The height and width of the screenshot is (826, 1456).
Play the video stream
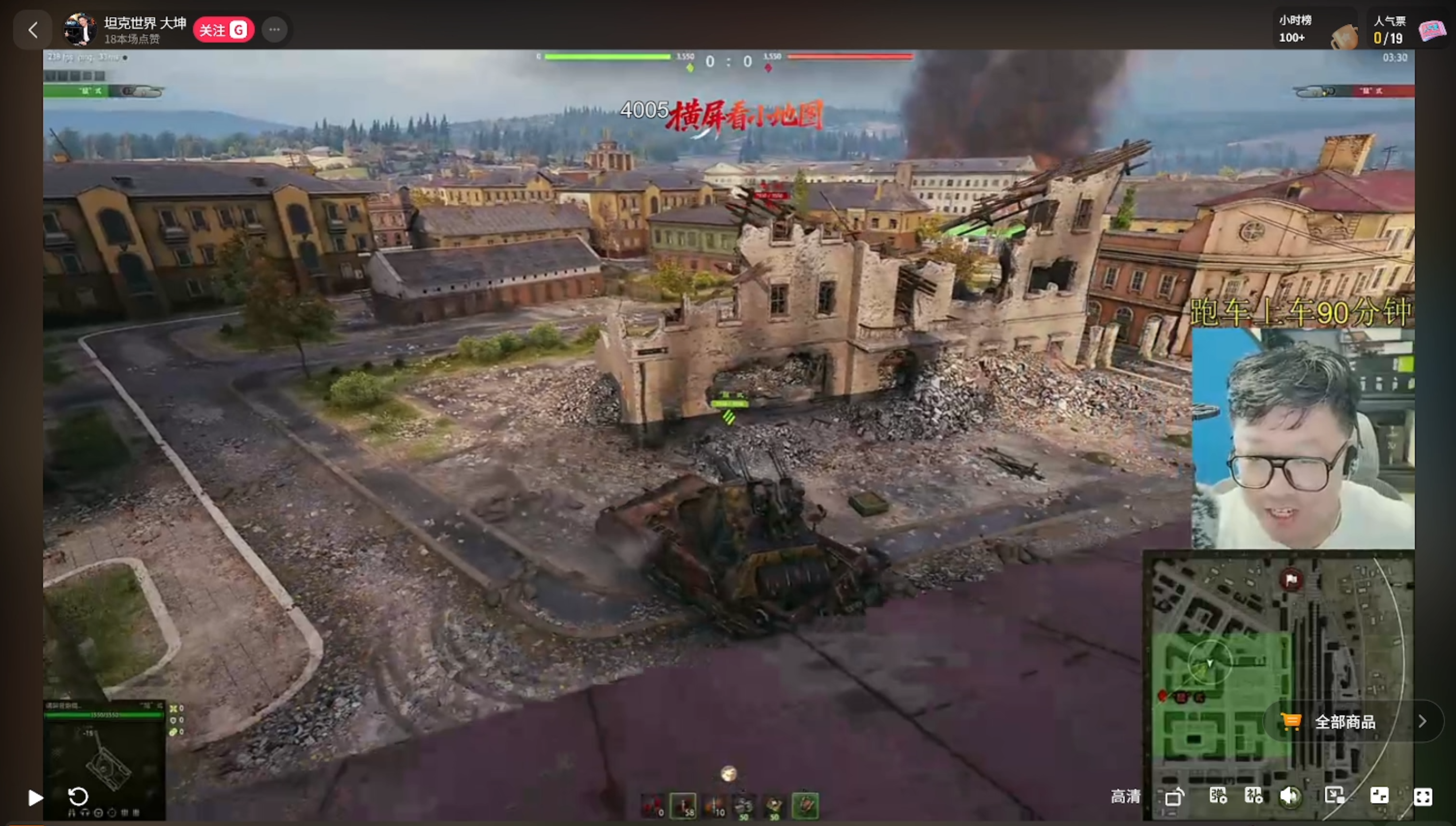[x=35, y=797]
